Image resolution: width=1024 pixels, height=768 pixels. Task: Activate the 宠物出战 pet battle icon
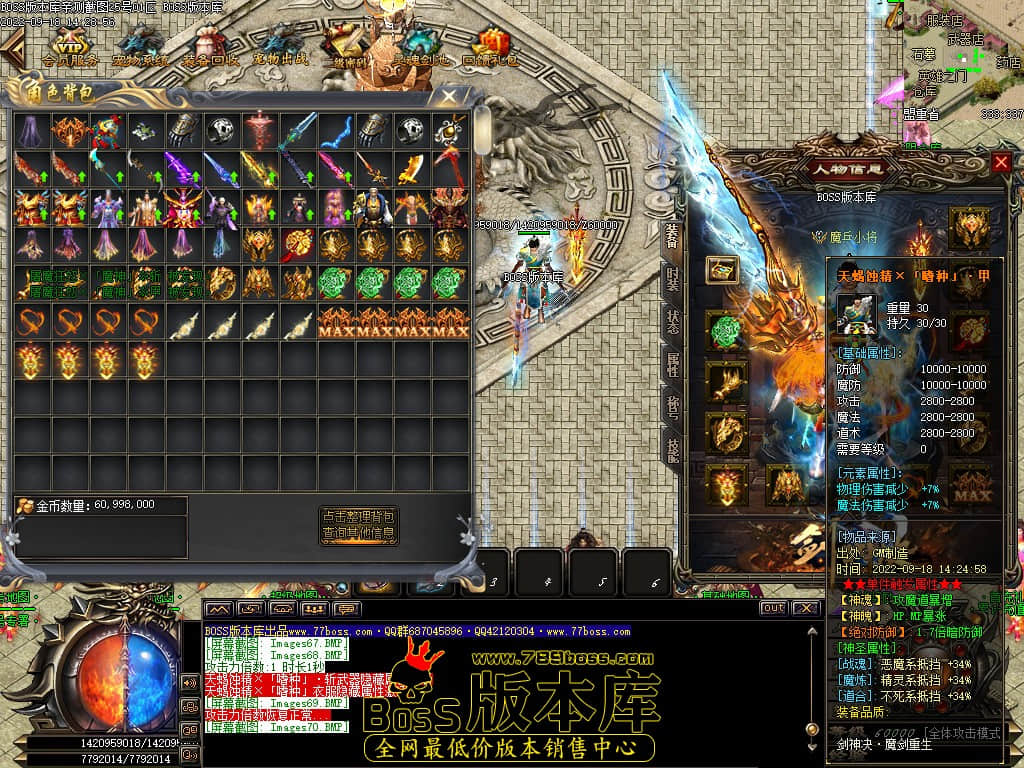279,46
